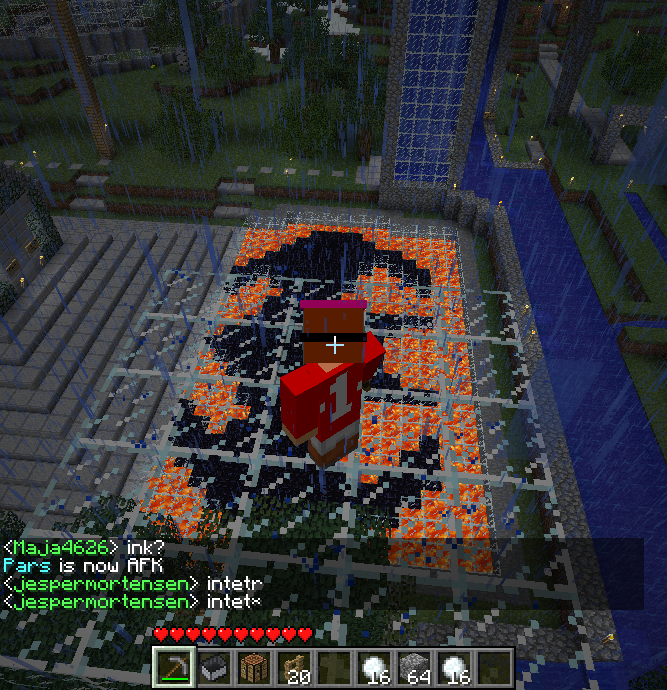
Task: Pick the 64-block gravel stack
Action: (413, 668)
